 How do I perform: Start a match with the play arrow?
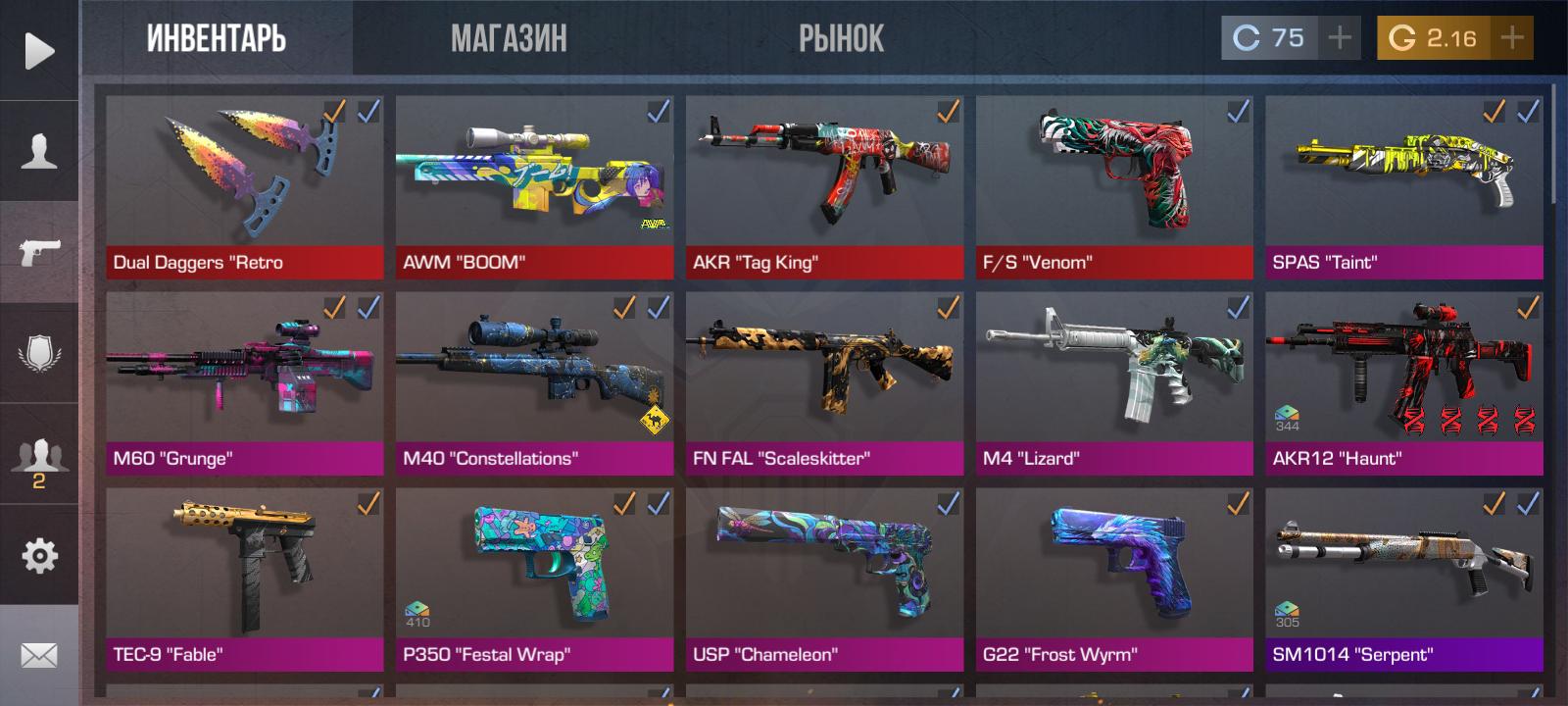39,51
